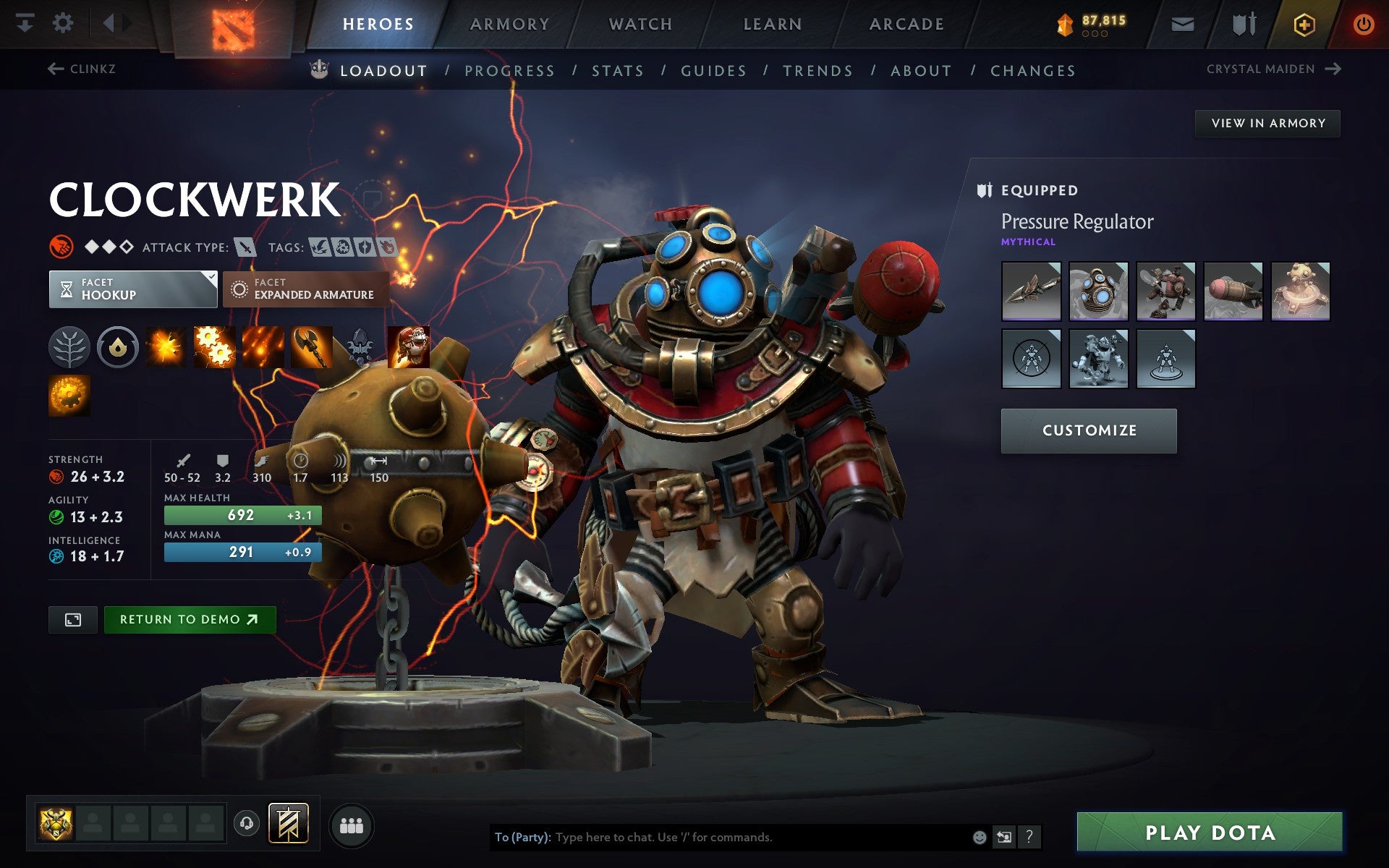
Task: Open the mail notifications envelope icon
Action: coord(1182,22)
